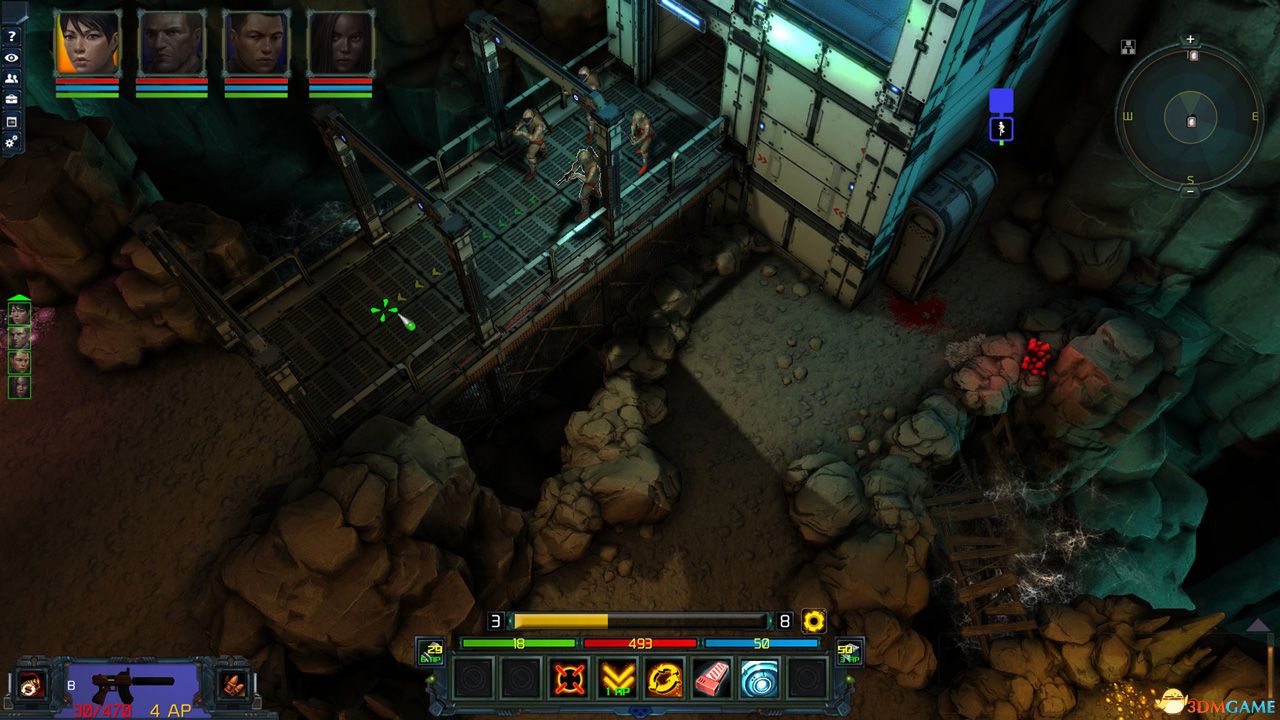The height and width of the screenshot is (720, 1280).
Task: Use the orange circular arrows ability
Action: click(x=664, y=680)
